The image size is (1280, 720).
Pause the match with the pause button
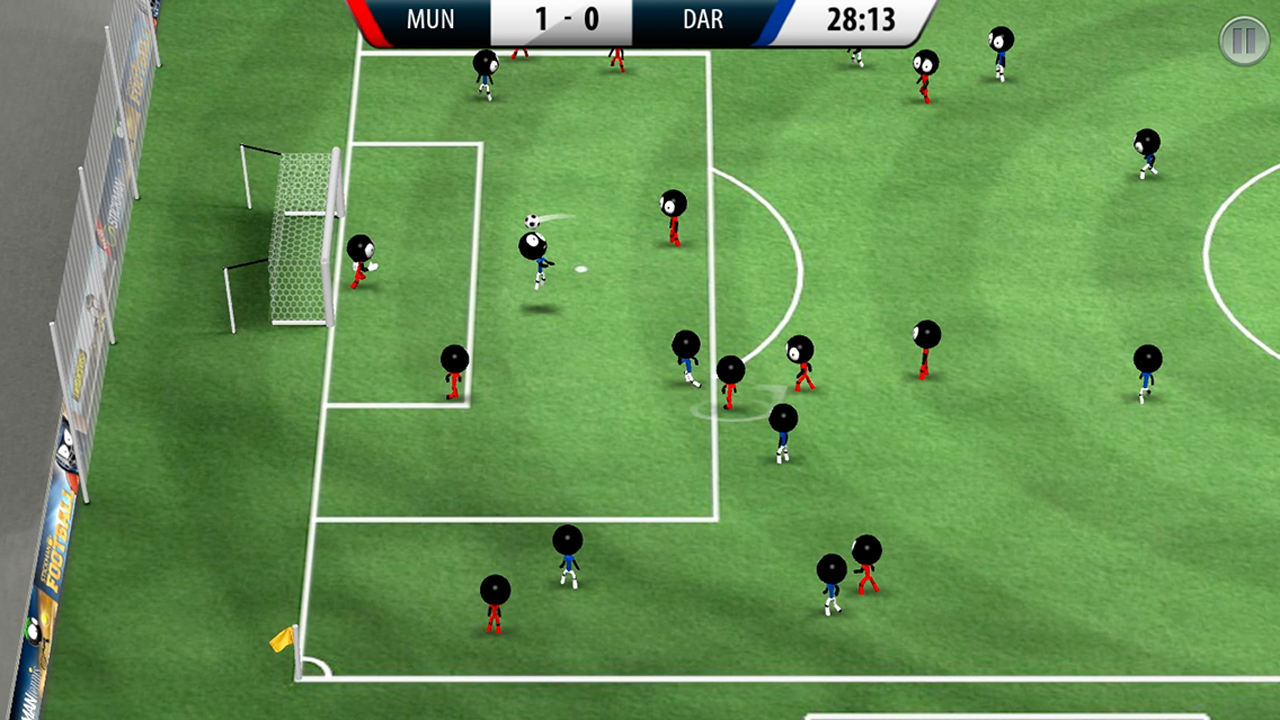click(x=1242, y=42)
